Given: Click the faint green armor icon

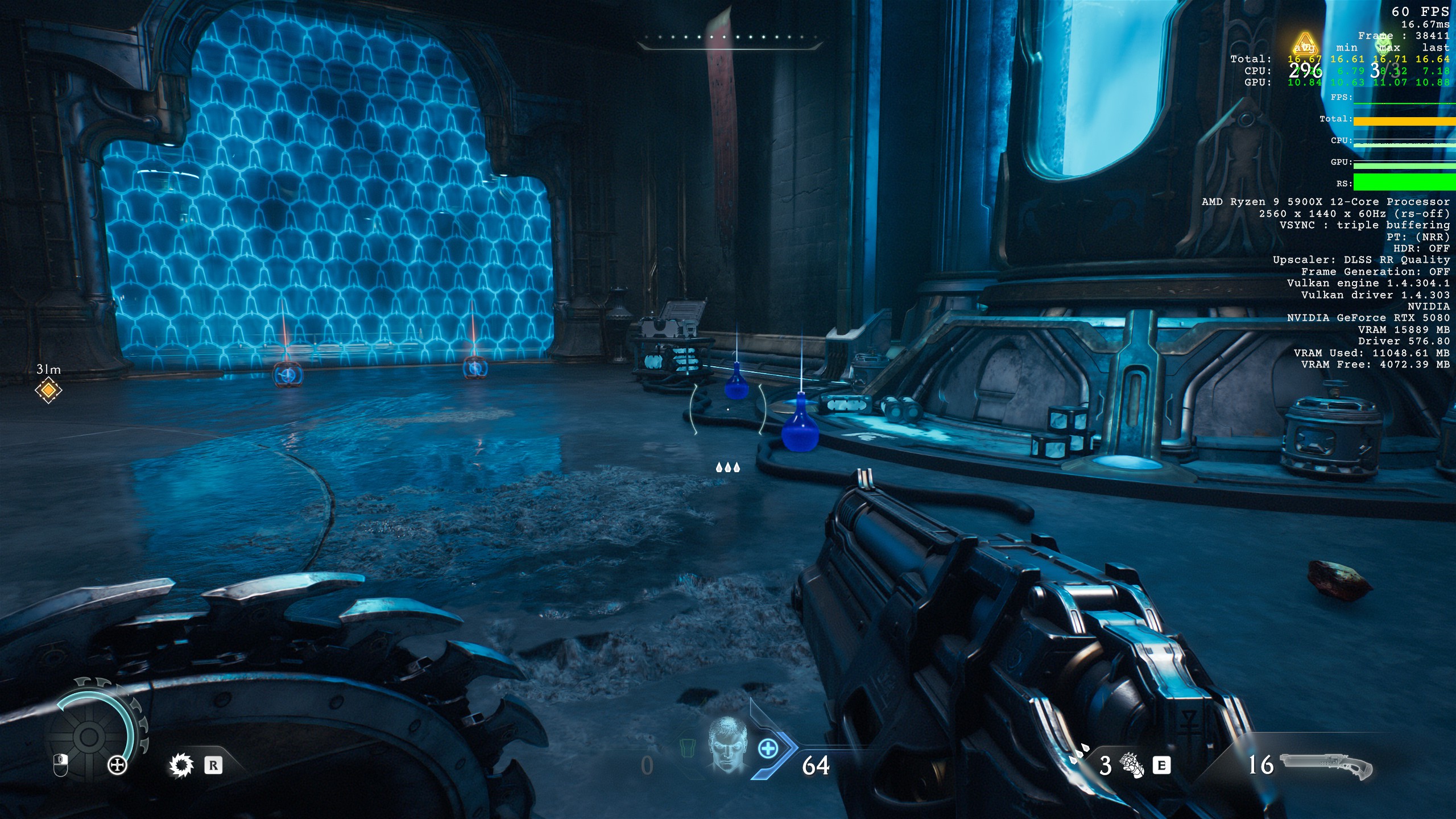Looking at the screenshot, I should pyautogui.click(x=688, y=748).
